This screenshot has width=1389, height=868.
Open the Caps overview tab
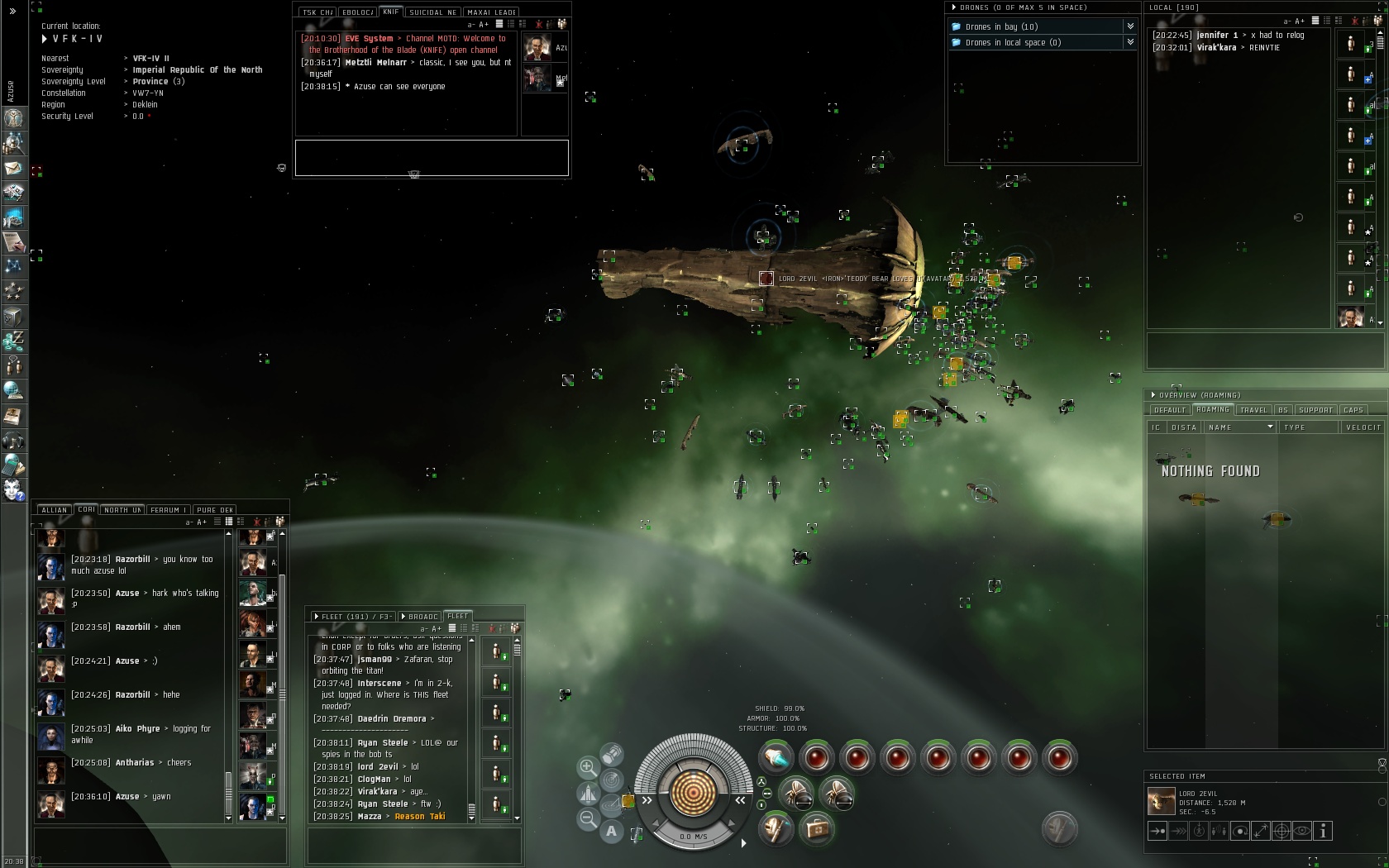point(1353,410)
